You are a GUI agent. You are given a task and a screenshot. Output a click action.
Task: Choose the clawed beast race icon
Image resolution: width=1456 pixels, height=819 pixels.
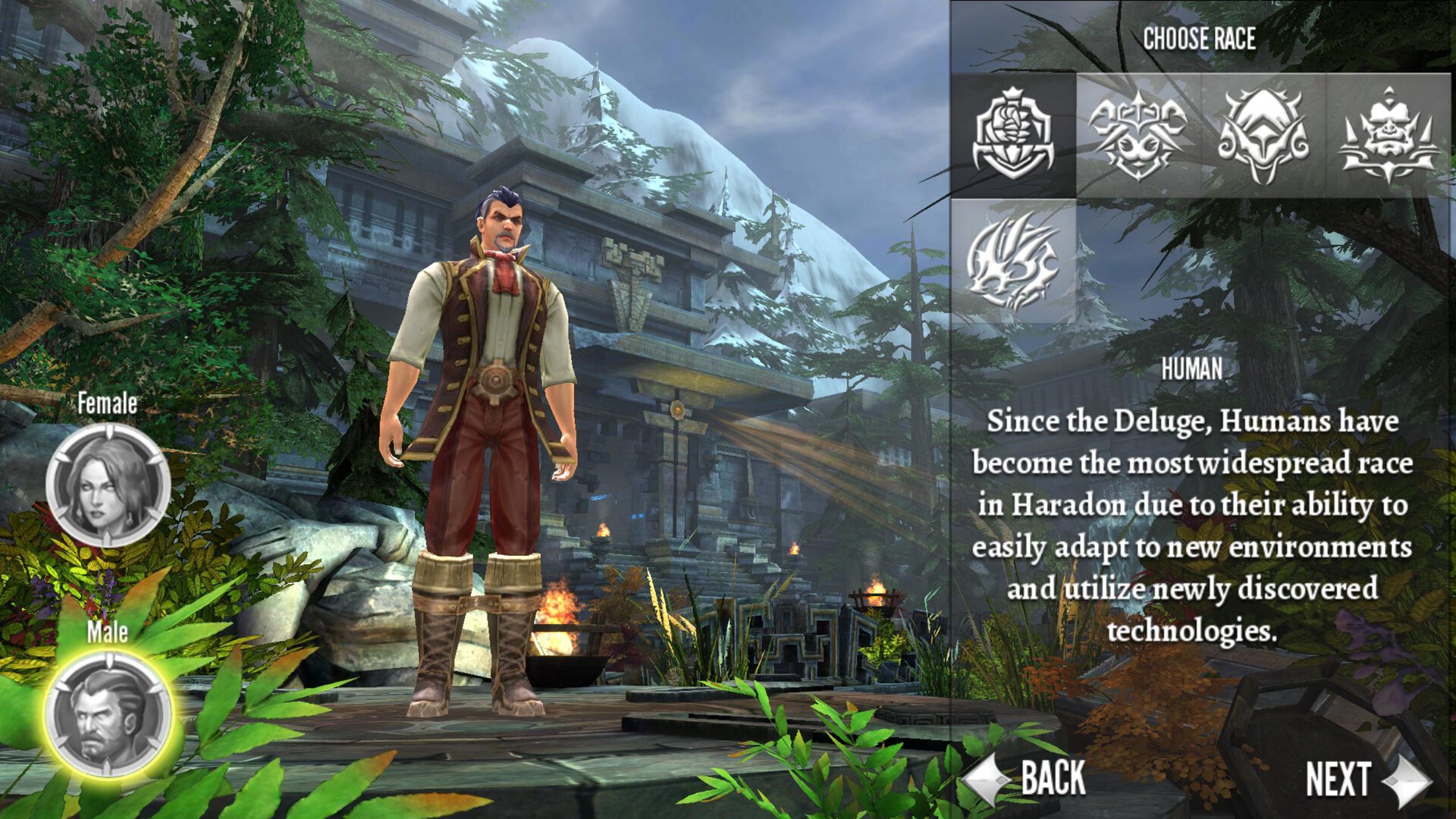tap(1013, 261)
